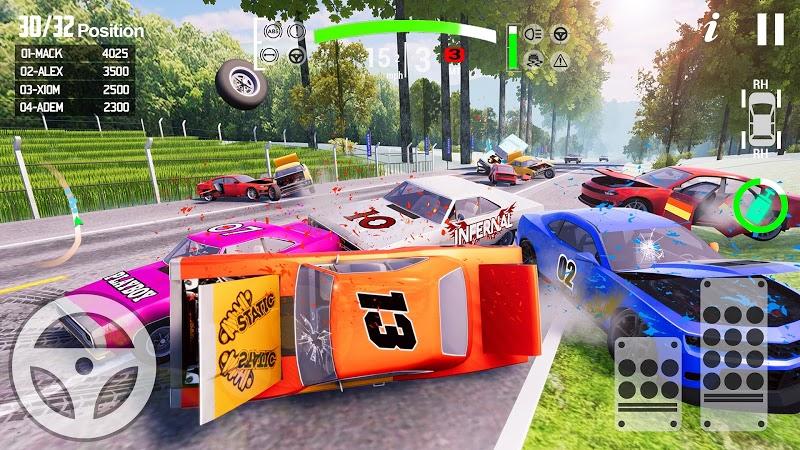
Task: Select 04-ADEM leaderboard row
Action: pyautogui.click(x=75, y=106)
